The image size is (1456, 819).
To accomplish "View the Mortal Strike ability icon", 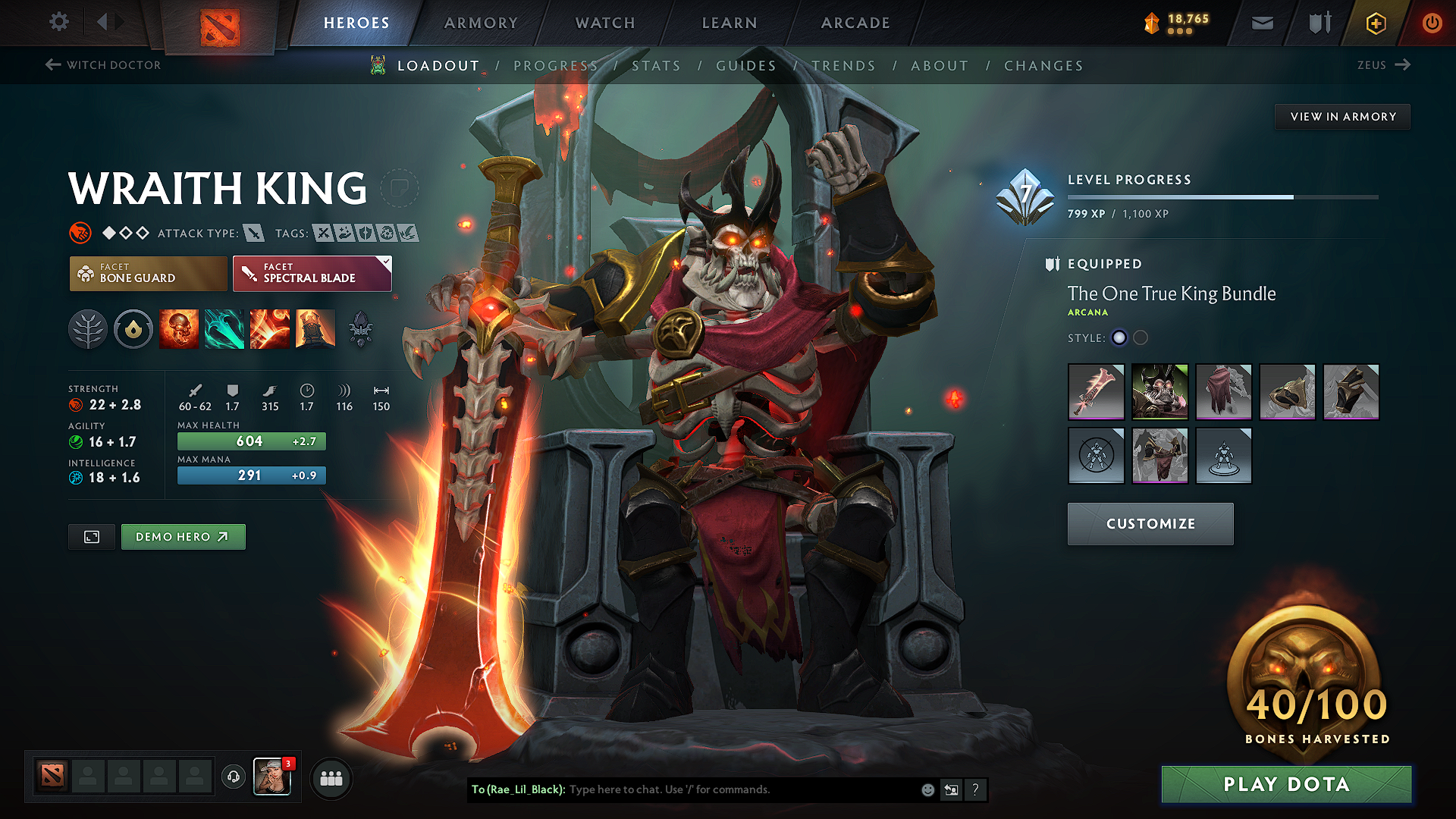I will tap(270, 329).
